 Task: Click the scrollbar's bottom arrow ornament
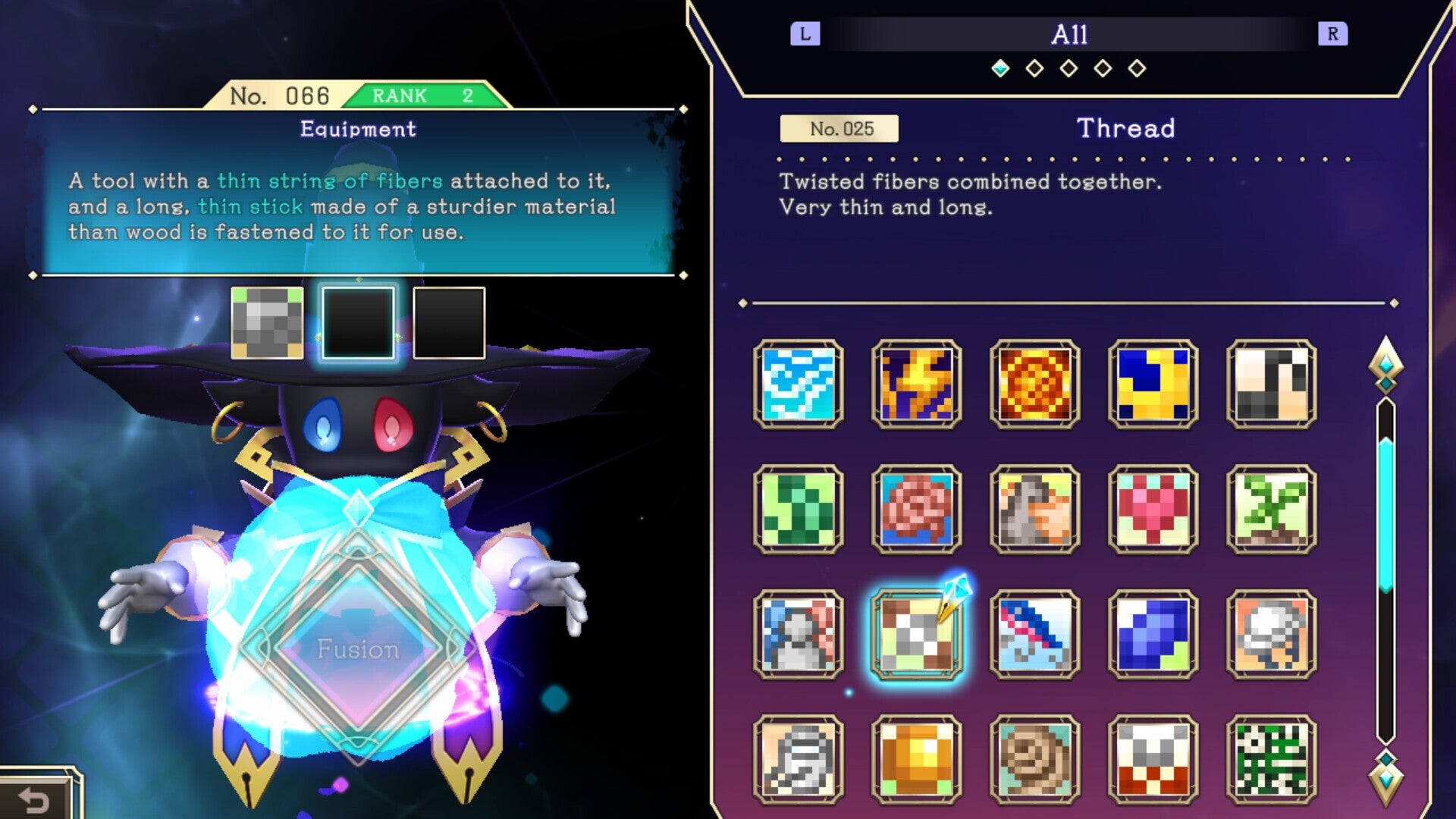click(x=1385, y=777)
